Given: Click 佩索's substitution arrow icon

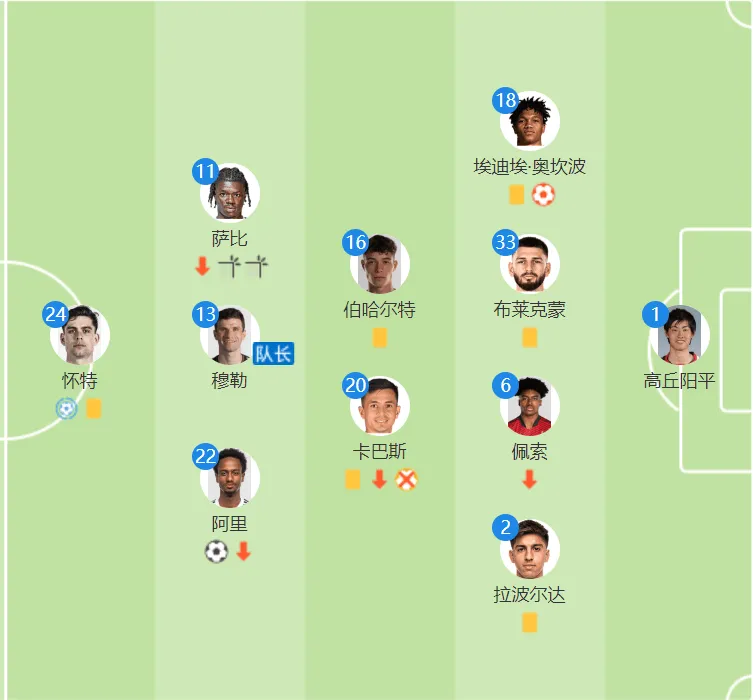Looking at the screenshot, I should click(529, 480).
